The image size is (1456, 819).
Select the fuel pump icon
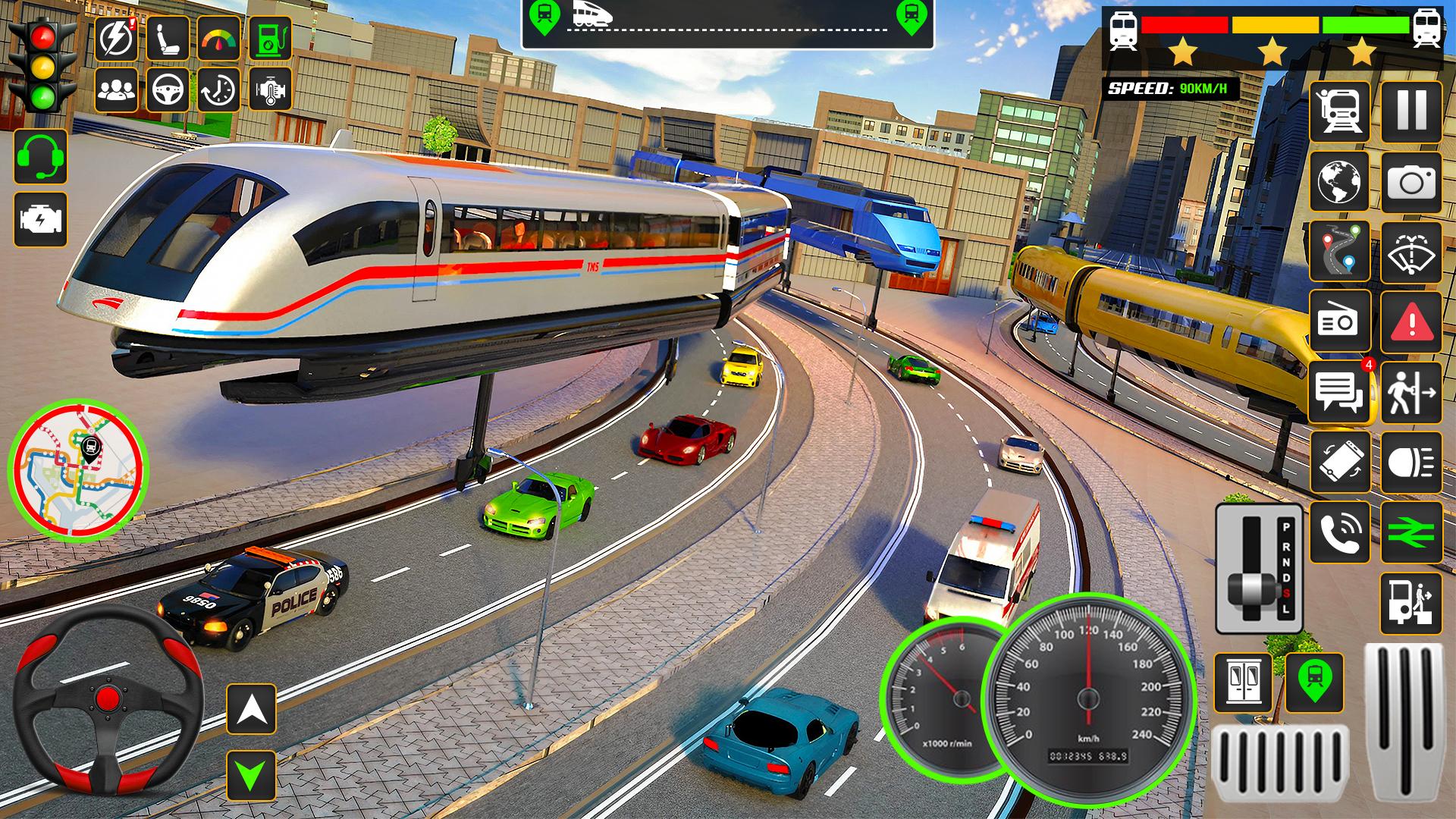coord(270,38)
